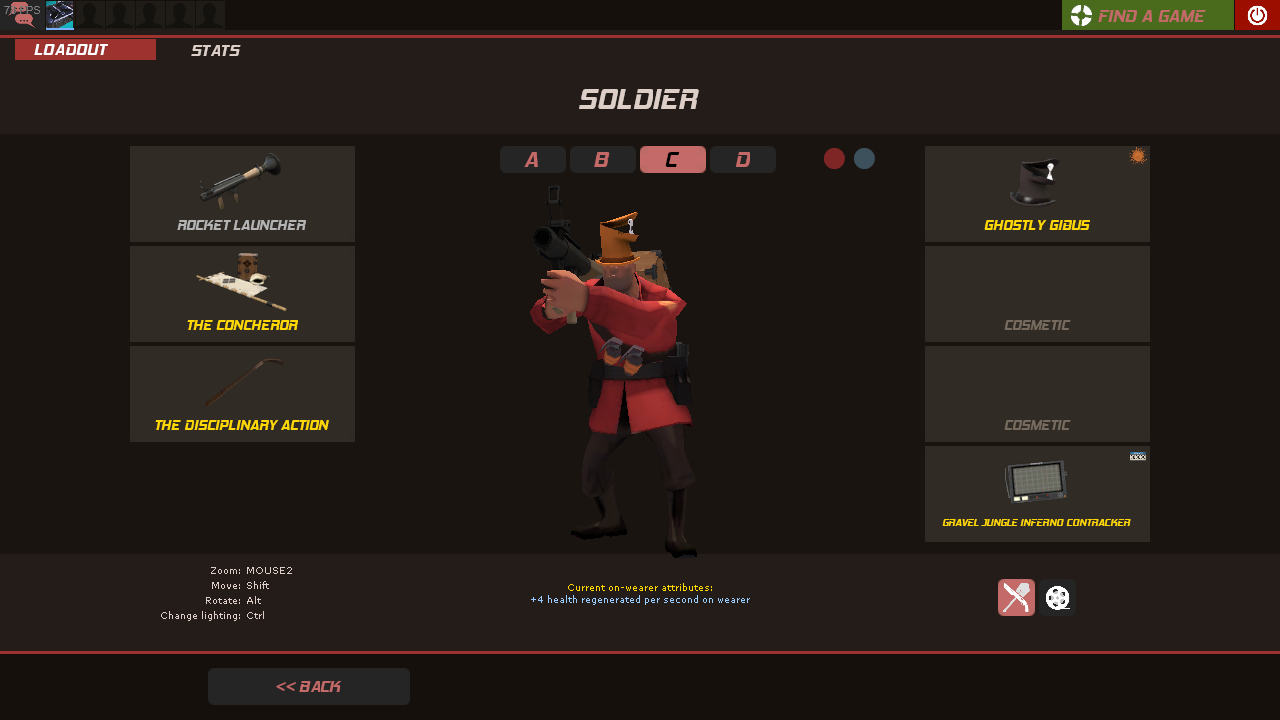This screenshot has height=720, width=1280.
Task: Select The Disciplinary Action melee slot
Action: click(x=242, y=394)
